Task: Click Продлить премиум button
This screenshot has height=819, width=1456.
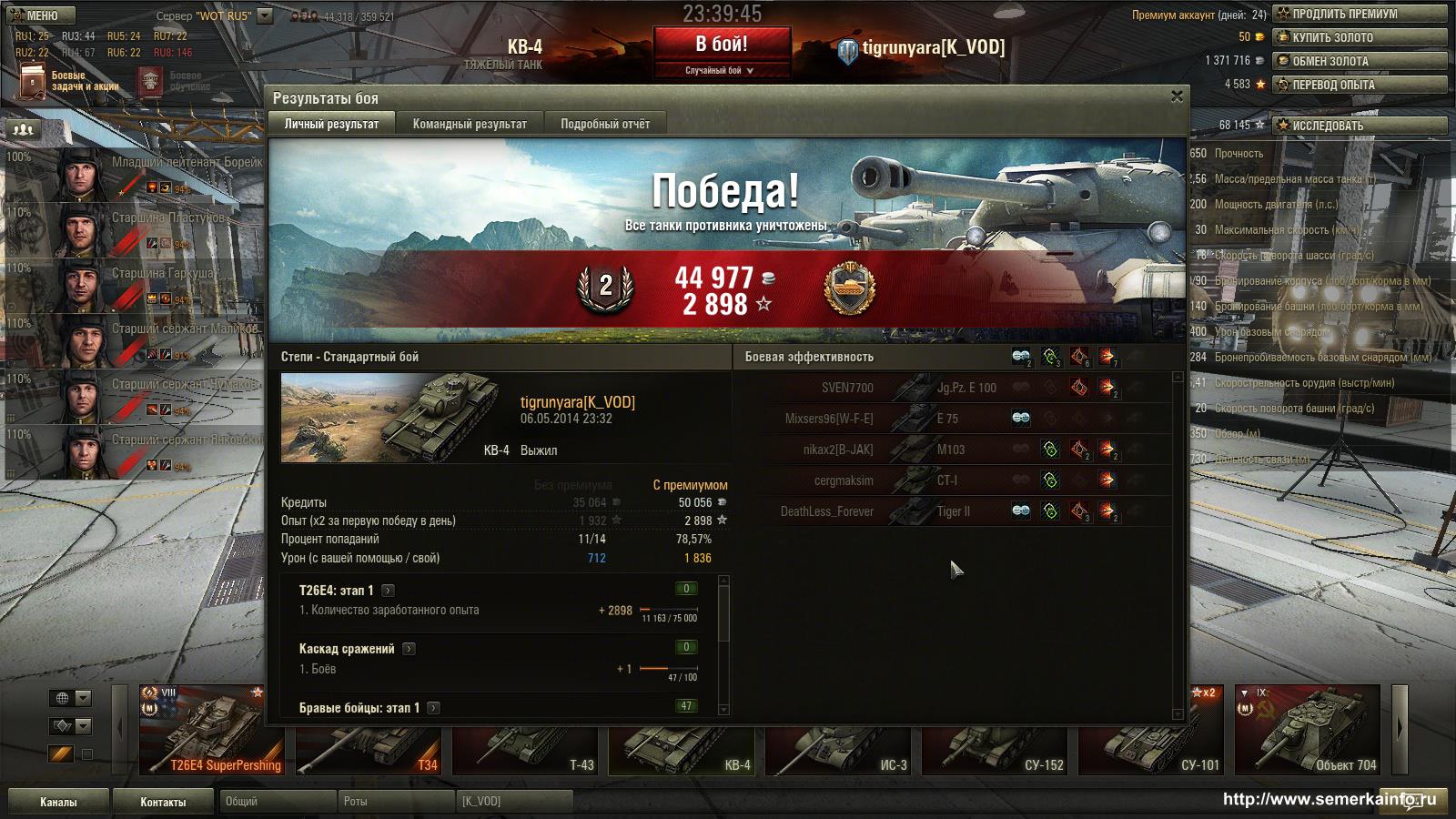Action: [x=1360, y=14]
